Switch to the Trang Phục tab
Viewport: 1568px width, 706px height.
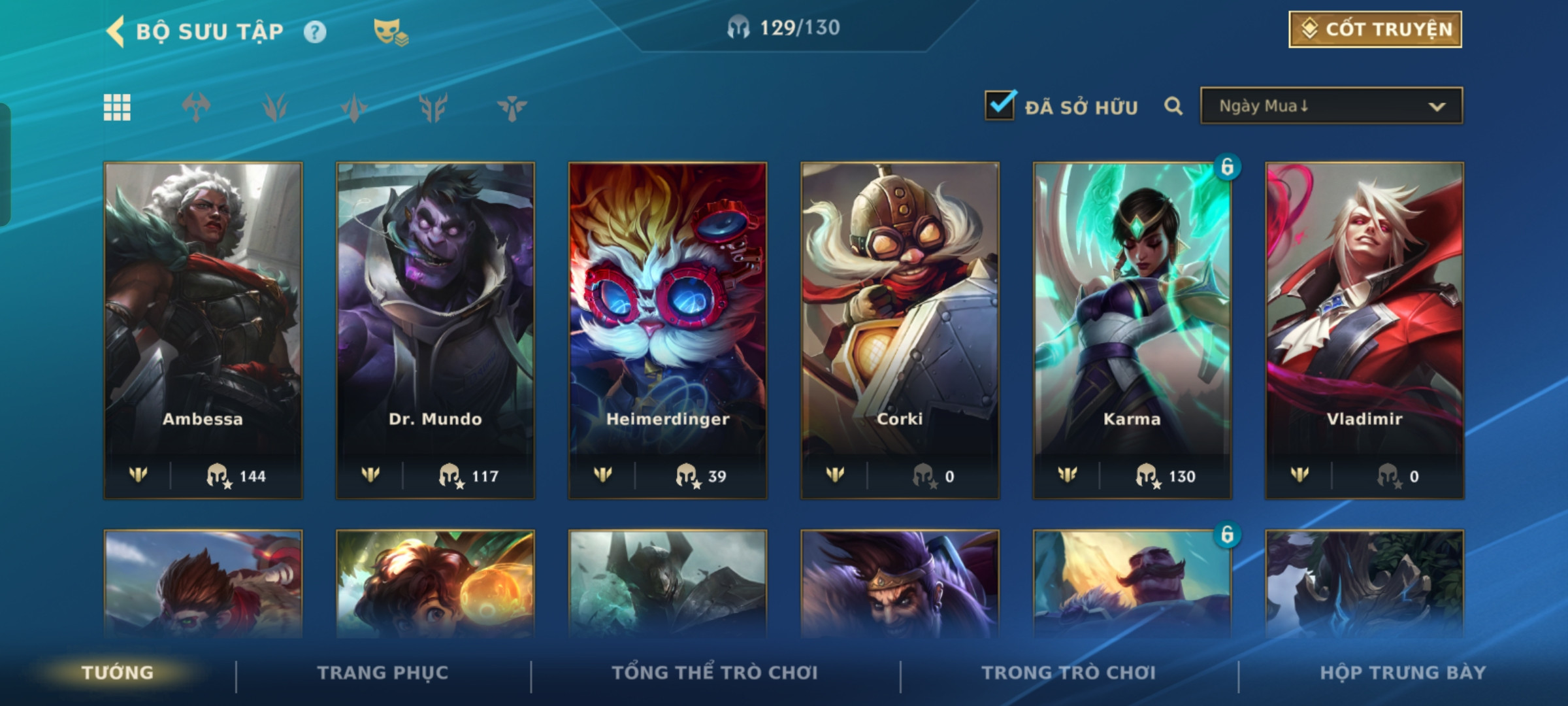click(x=383, y=673)
